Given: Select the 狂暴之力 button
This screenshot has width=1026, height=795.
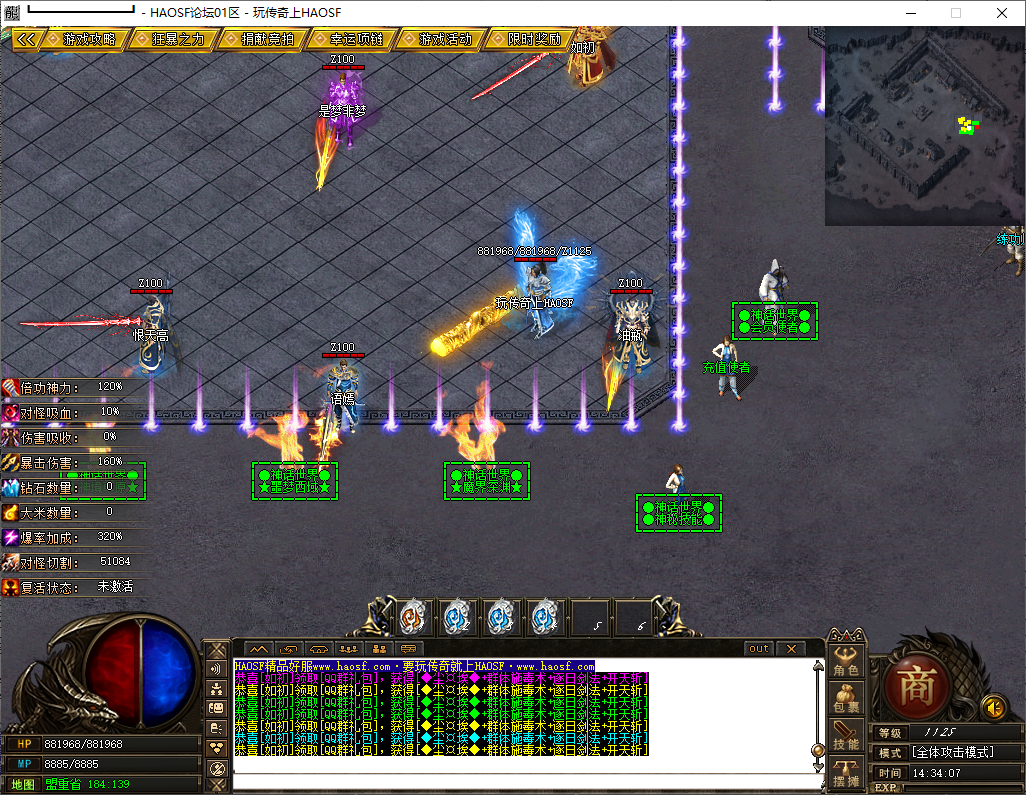Looking at the screenshot, I should 178,39.
